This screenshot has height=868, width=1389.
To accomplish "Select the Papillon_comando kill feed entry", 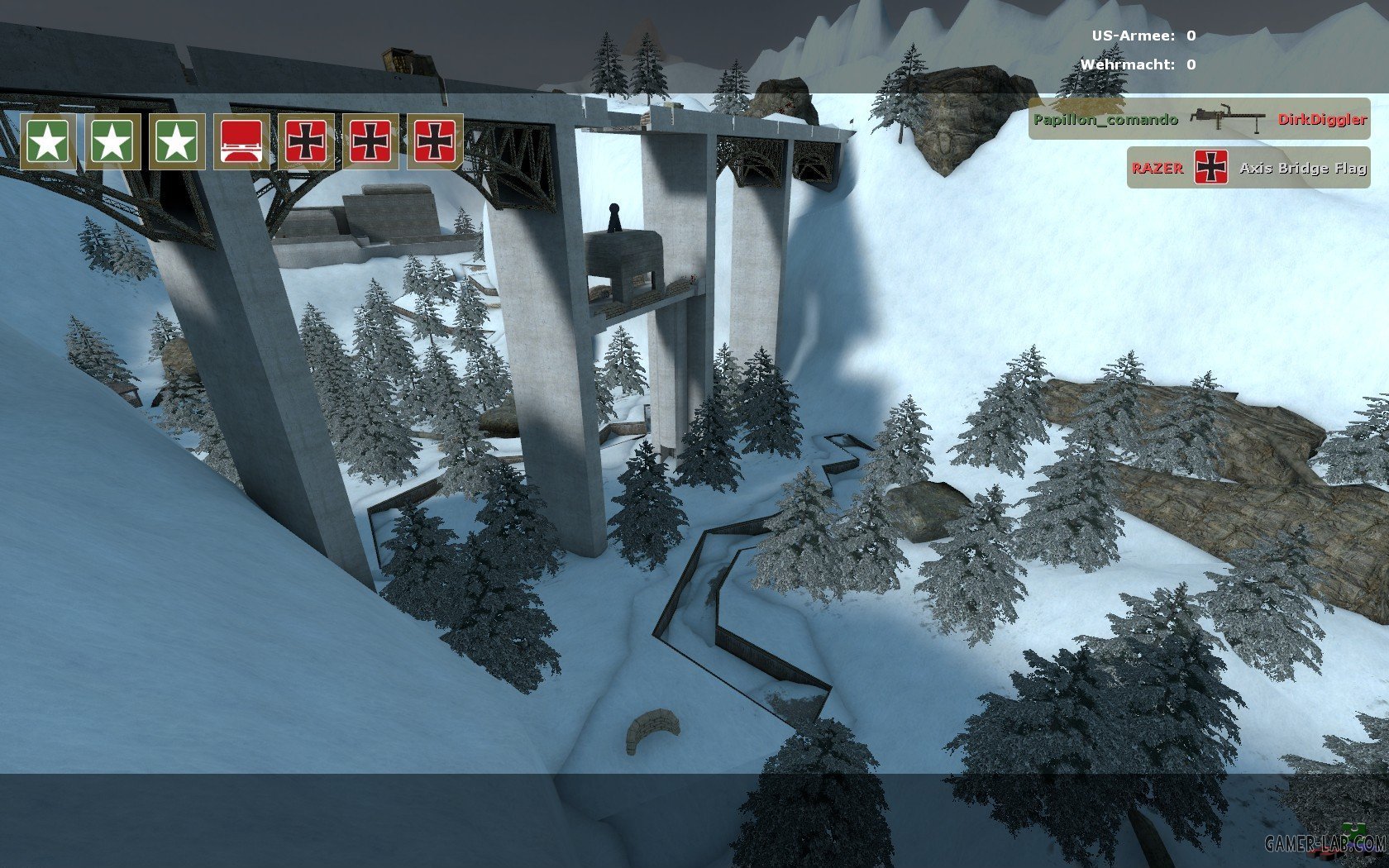I will 1199,119.
